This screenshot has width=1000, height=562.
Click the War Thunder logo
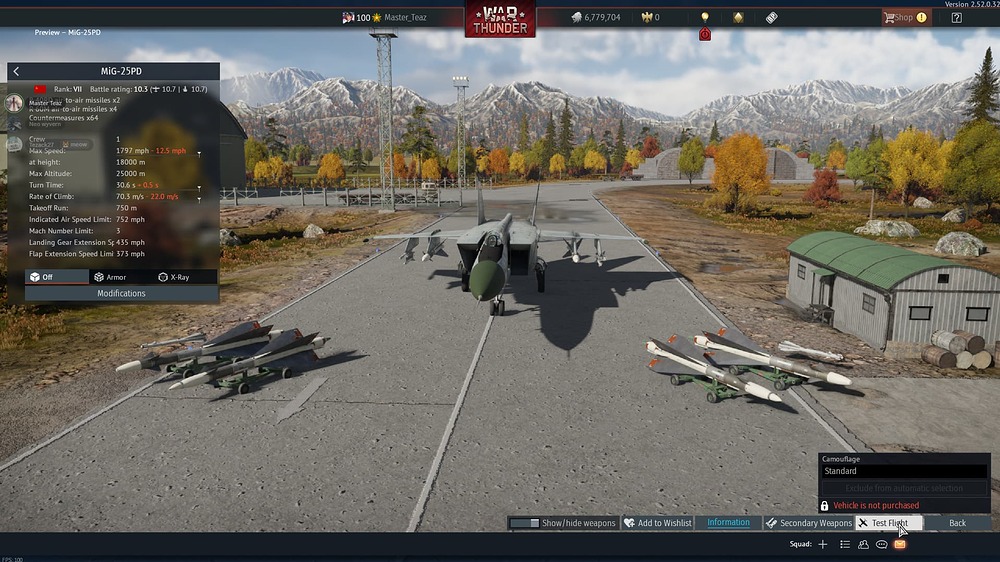point(499,19)
